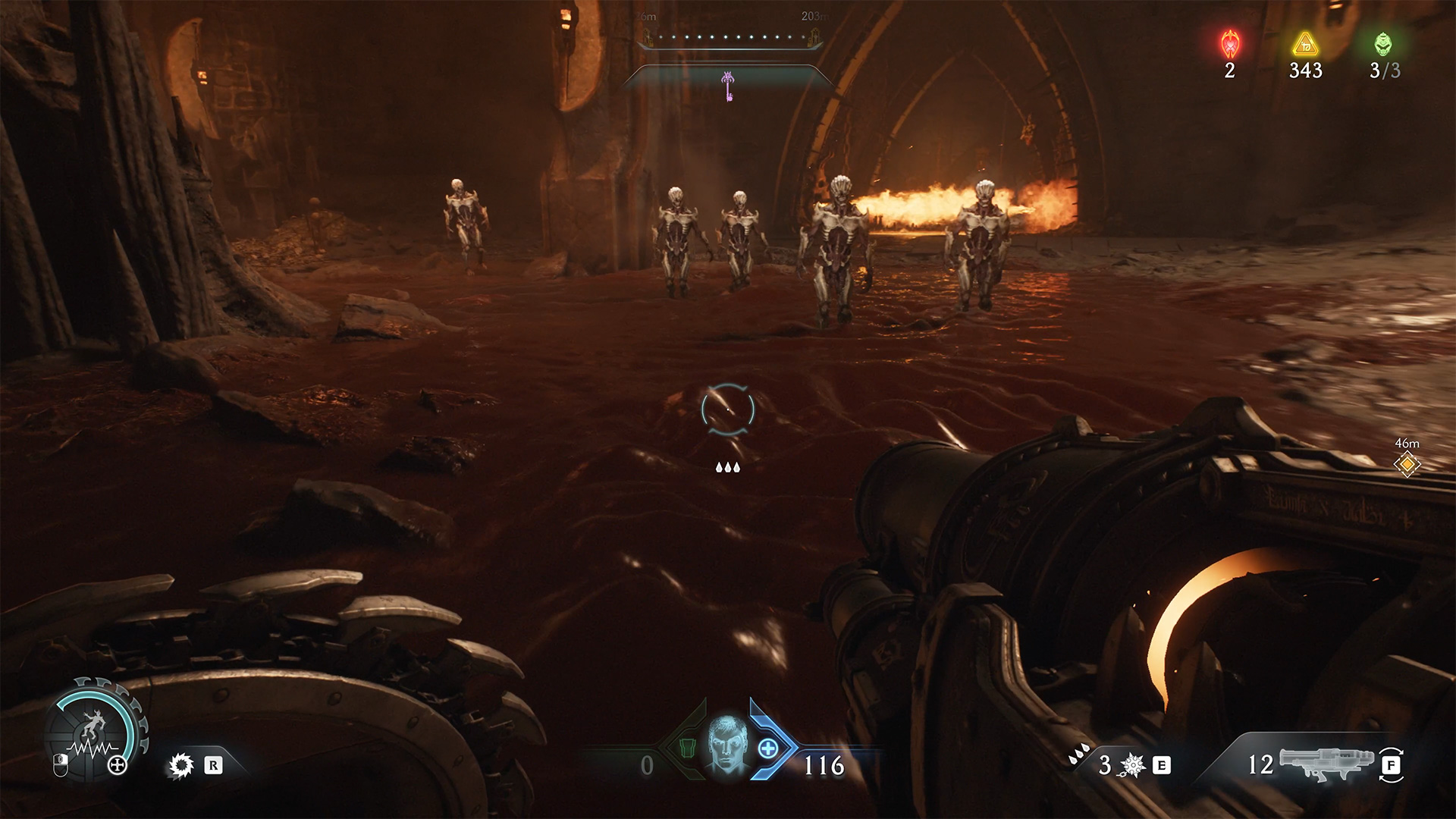Click the orange diamond objective waypoint marker
This screenshot has height=819, width=1456.
point(1407,464)
